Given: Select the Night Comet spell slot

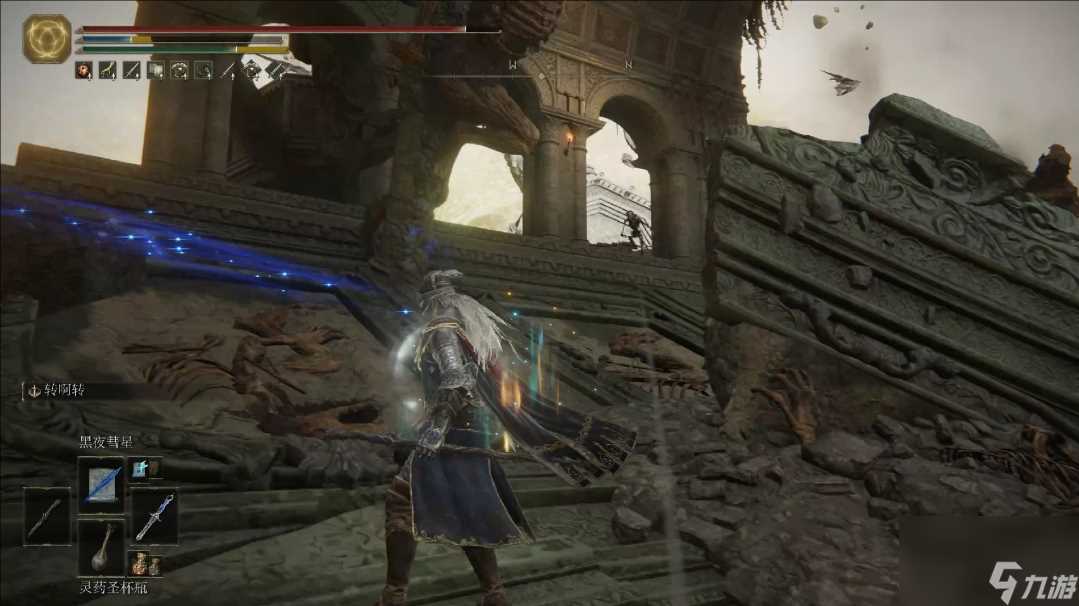Looking at the screenshot, I should coord(101,485).
